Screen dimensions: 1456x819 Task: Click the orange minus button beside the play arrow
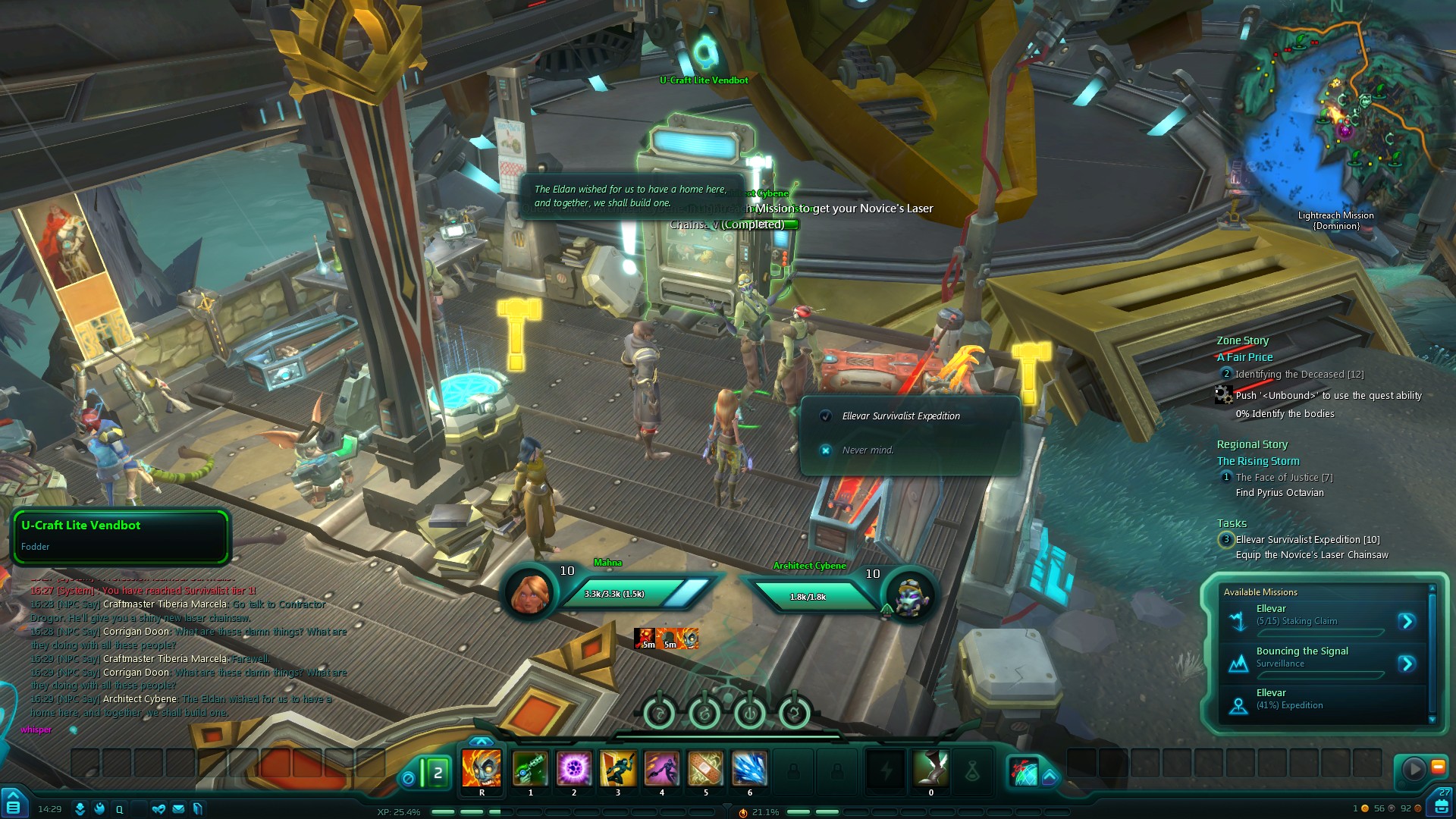coord(1438,767)
